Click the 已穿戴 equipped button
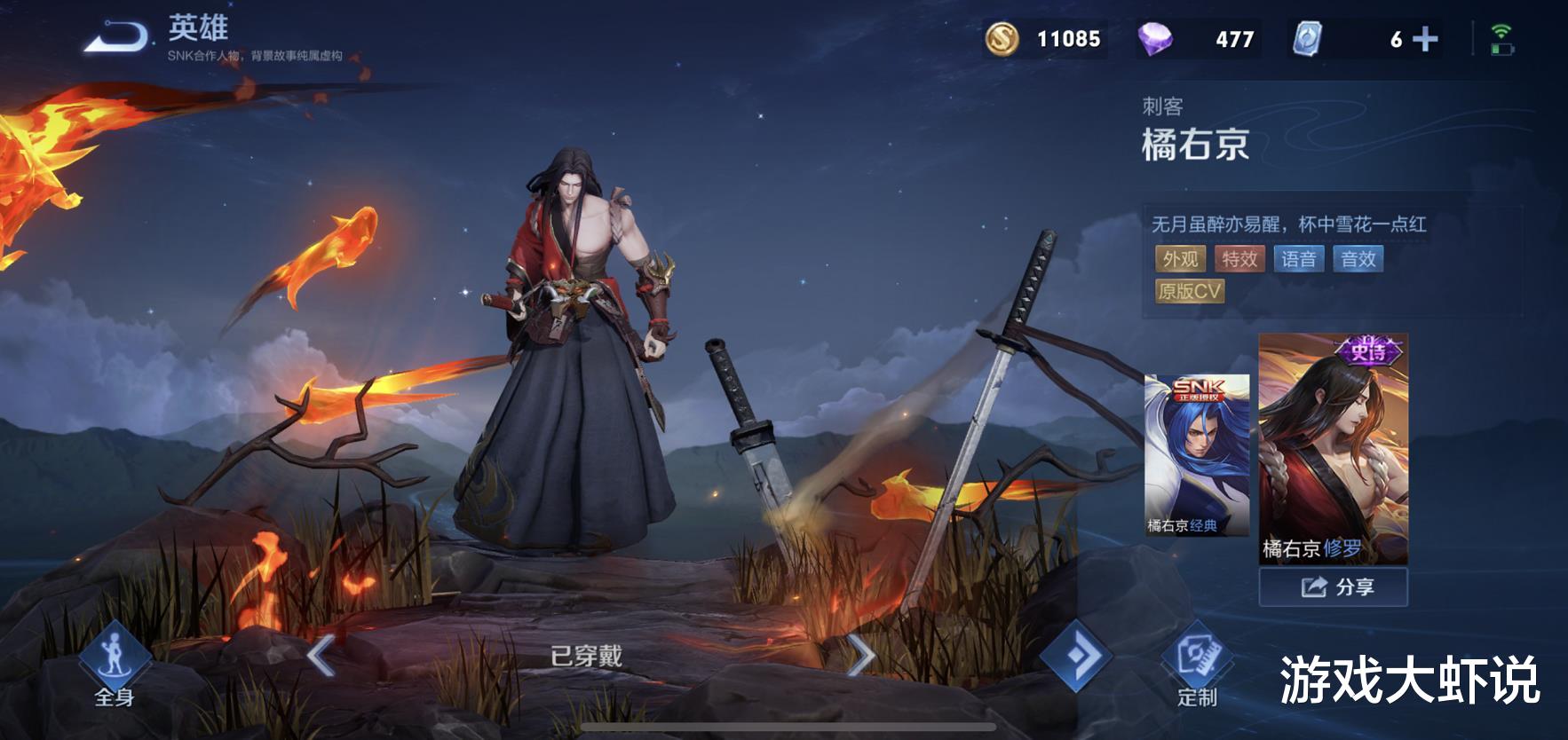This screenshot has width=1568, height=740. pos(586,656)
